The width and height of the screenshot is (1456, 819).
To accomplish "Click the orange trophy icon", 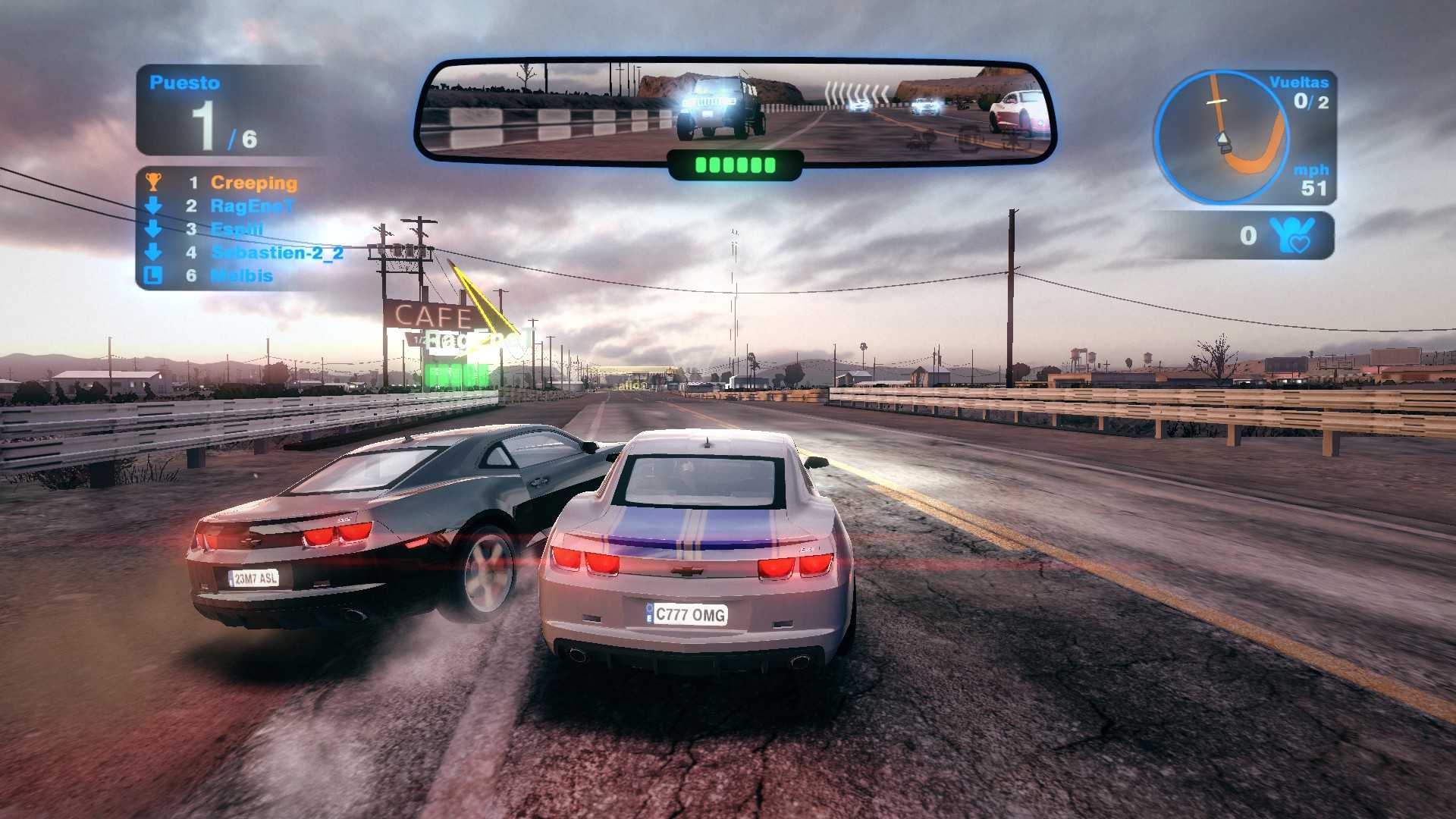I will pyautogui.click(x=153, y=182).
